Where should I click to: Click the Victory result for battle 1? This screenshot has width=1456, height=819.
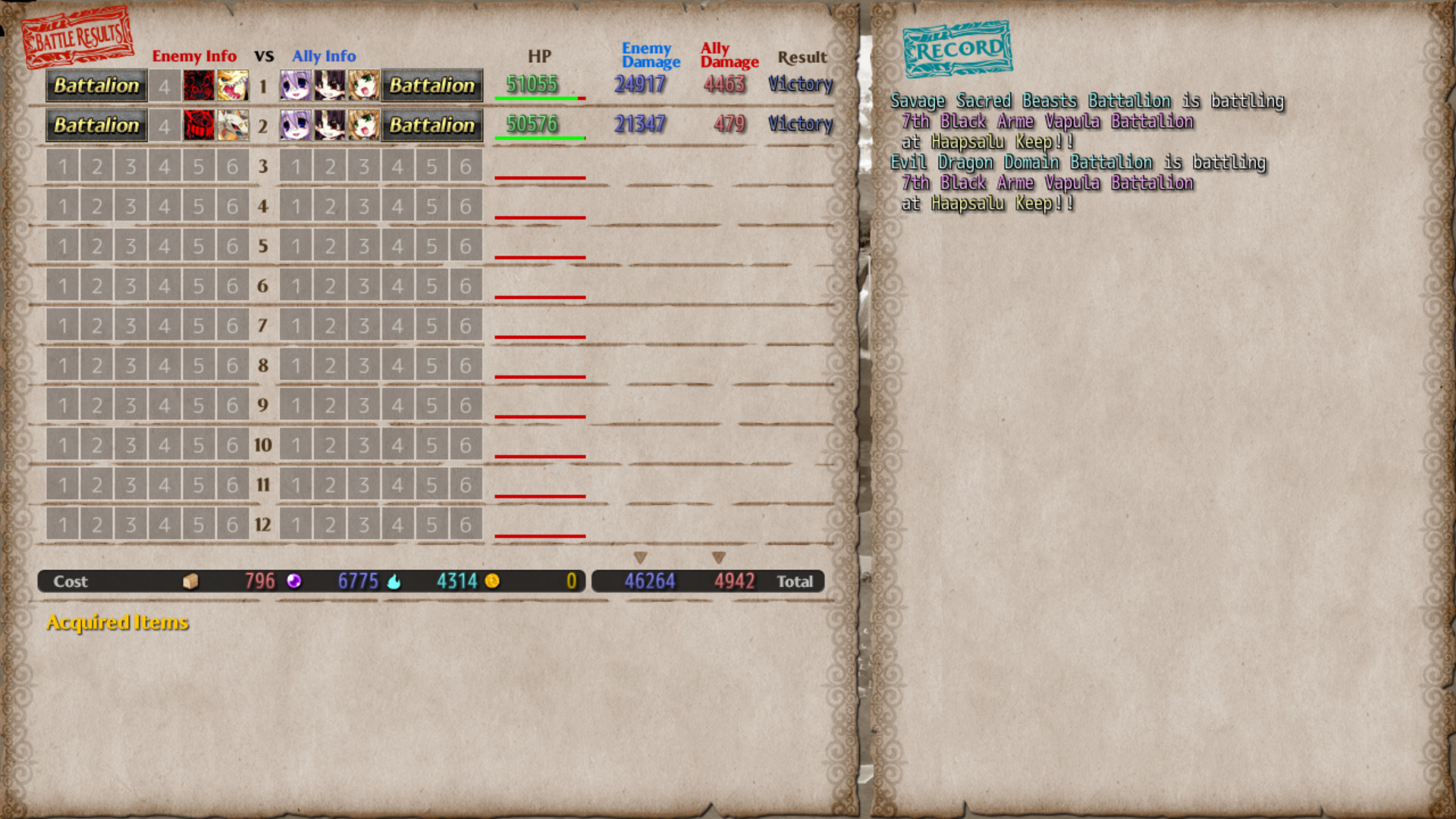coord(800,84)
